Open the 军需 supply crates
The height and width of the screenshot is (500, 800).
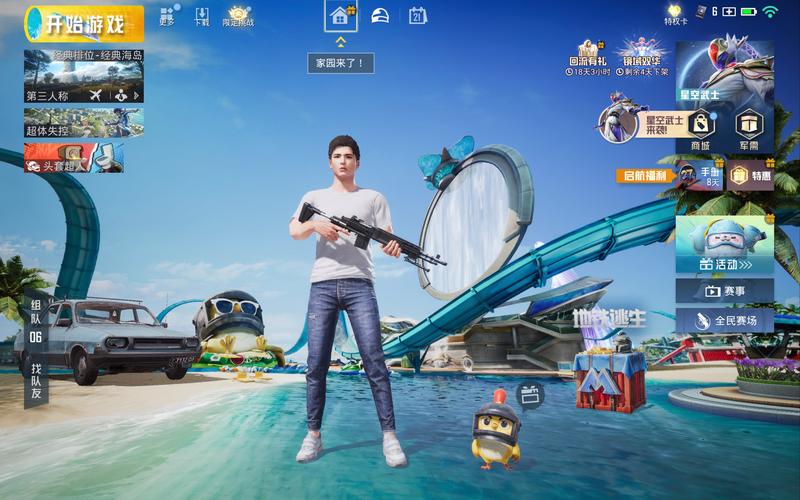point(749,130)
